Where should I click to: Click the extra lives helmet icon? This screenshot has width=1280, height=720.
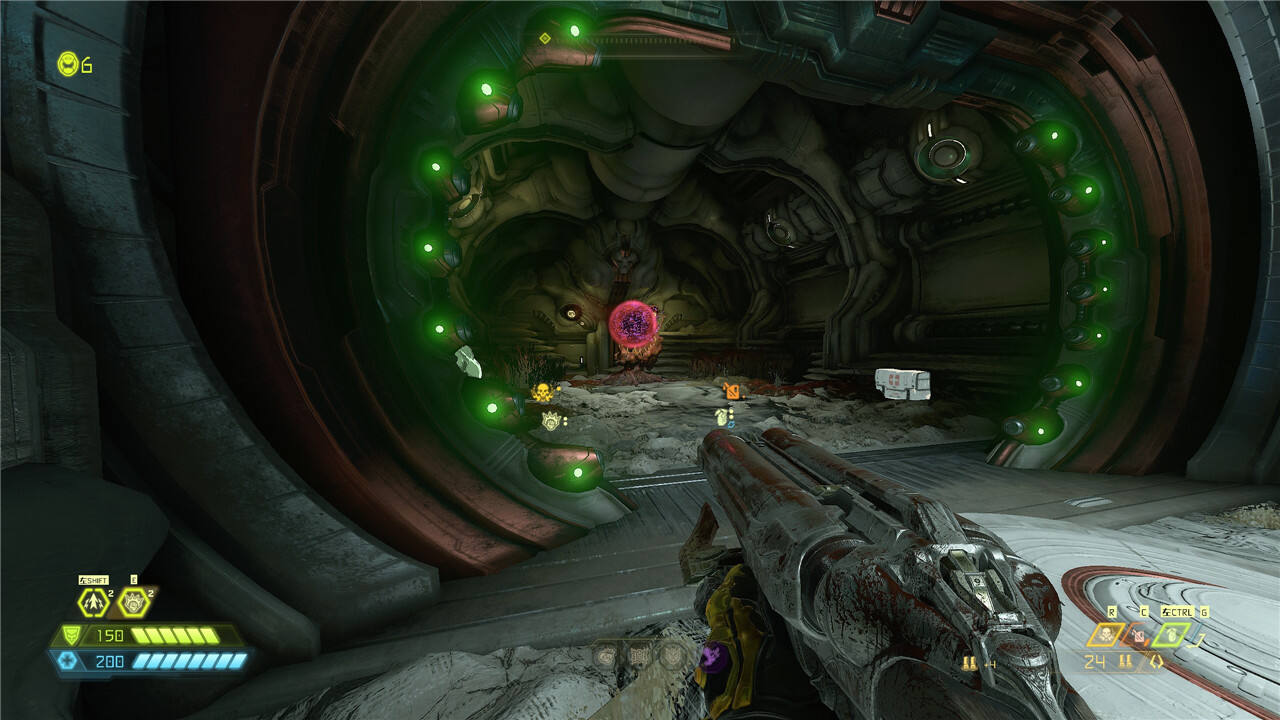coord(68,65)
